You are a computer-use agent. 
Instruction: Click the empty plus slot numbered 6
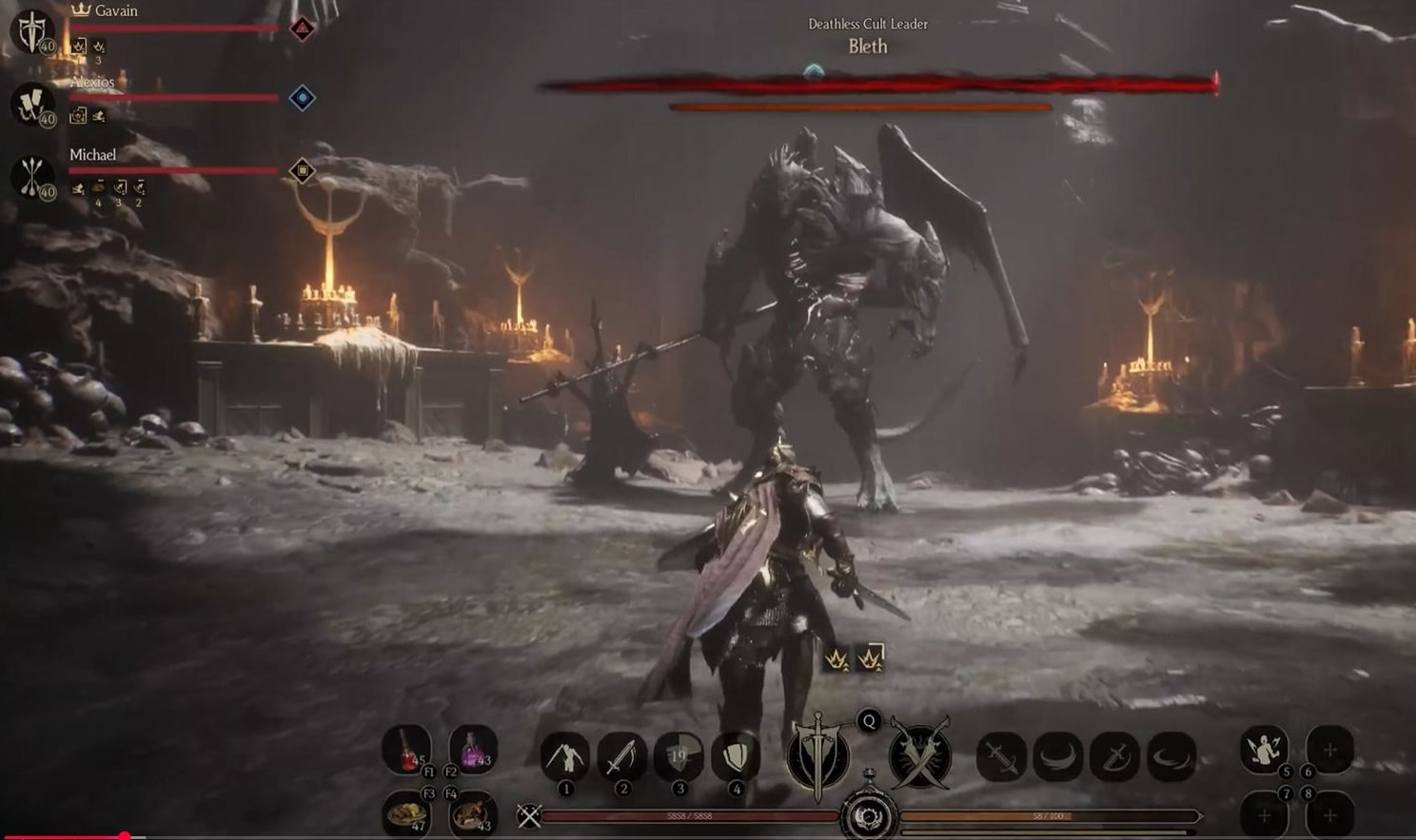point(1329,749)
